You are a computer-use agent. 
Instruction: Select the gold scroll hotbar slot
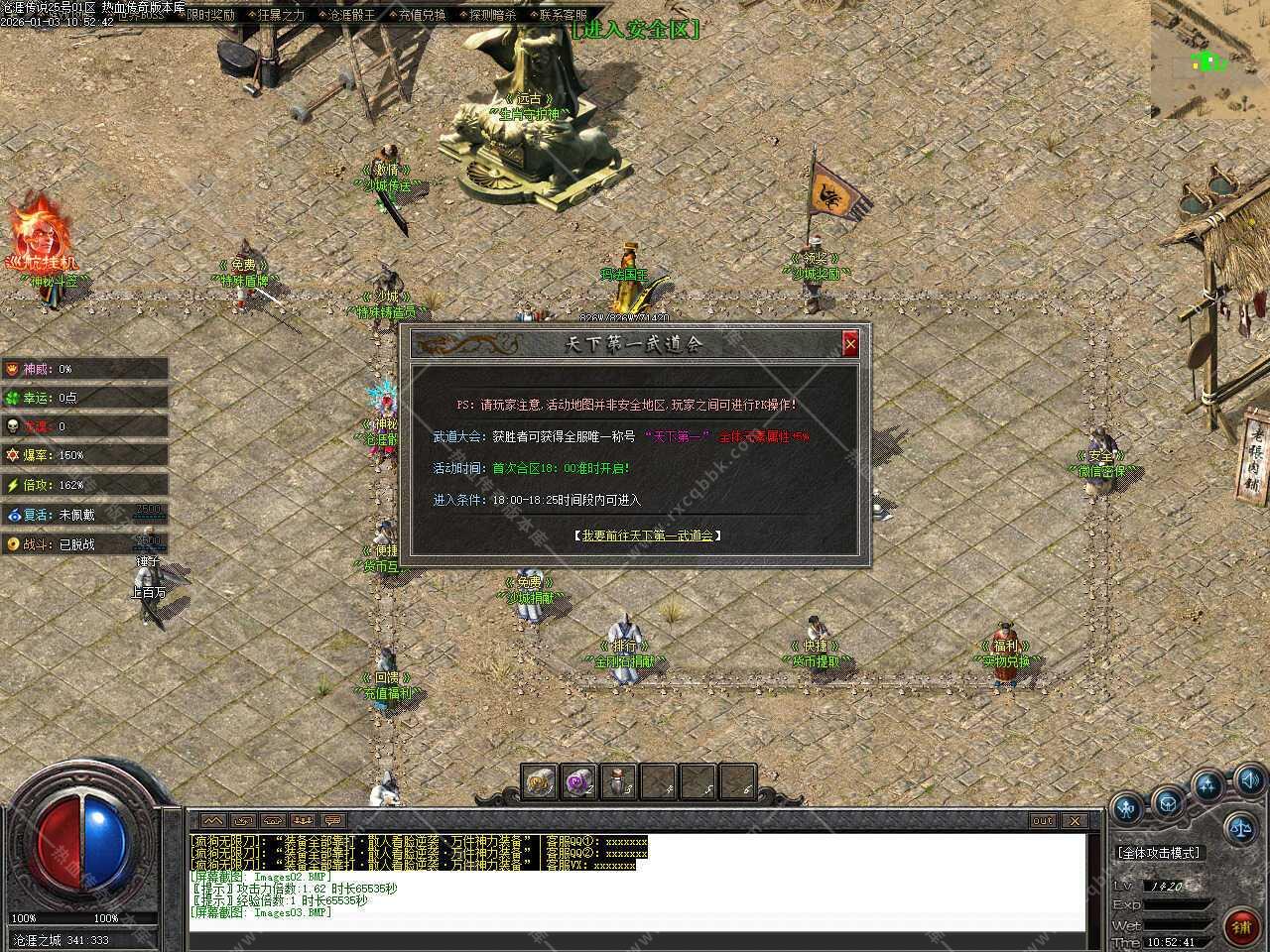click(x=539, y=781)
